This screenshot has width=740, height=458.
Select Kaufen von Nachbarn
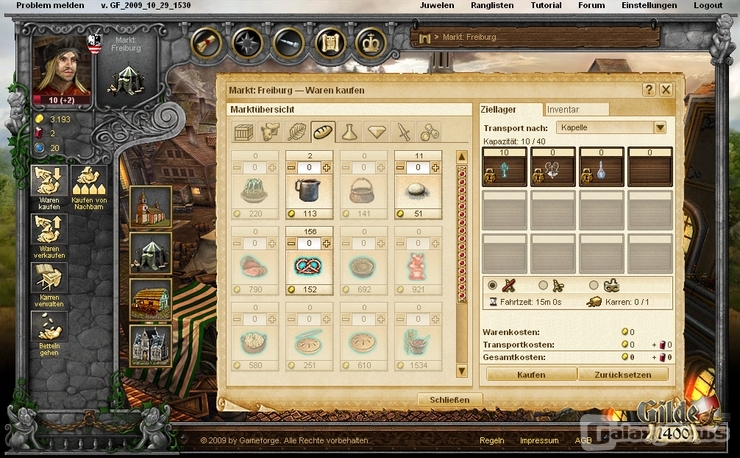point(91,186)
